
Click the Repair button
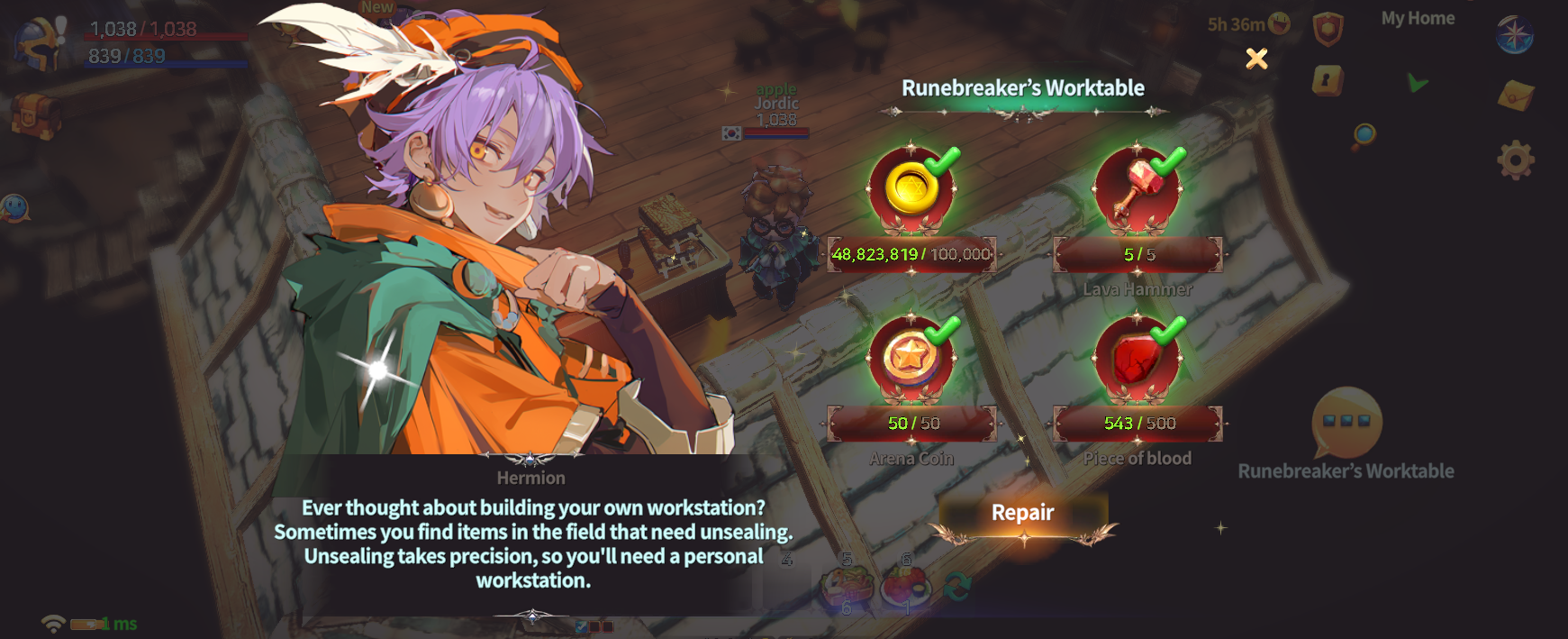click(x=1022, y=514)
